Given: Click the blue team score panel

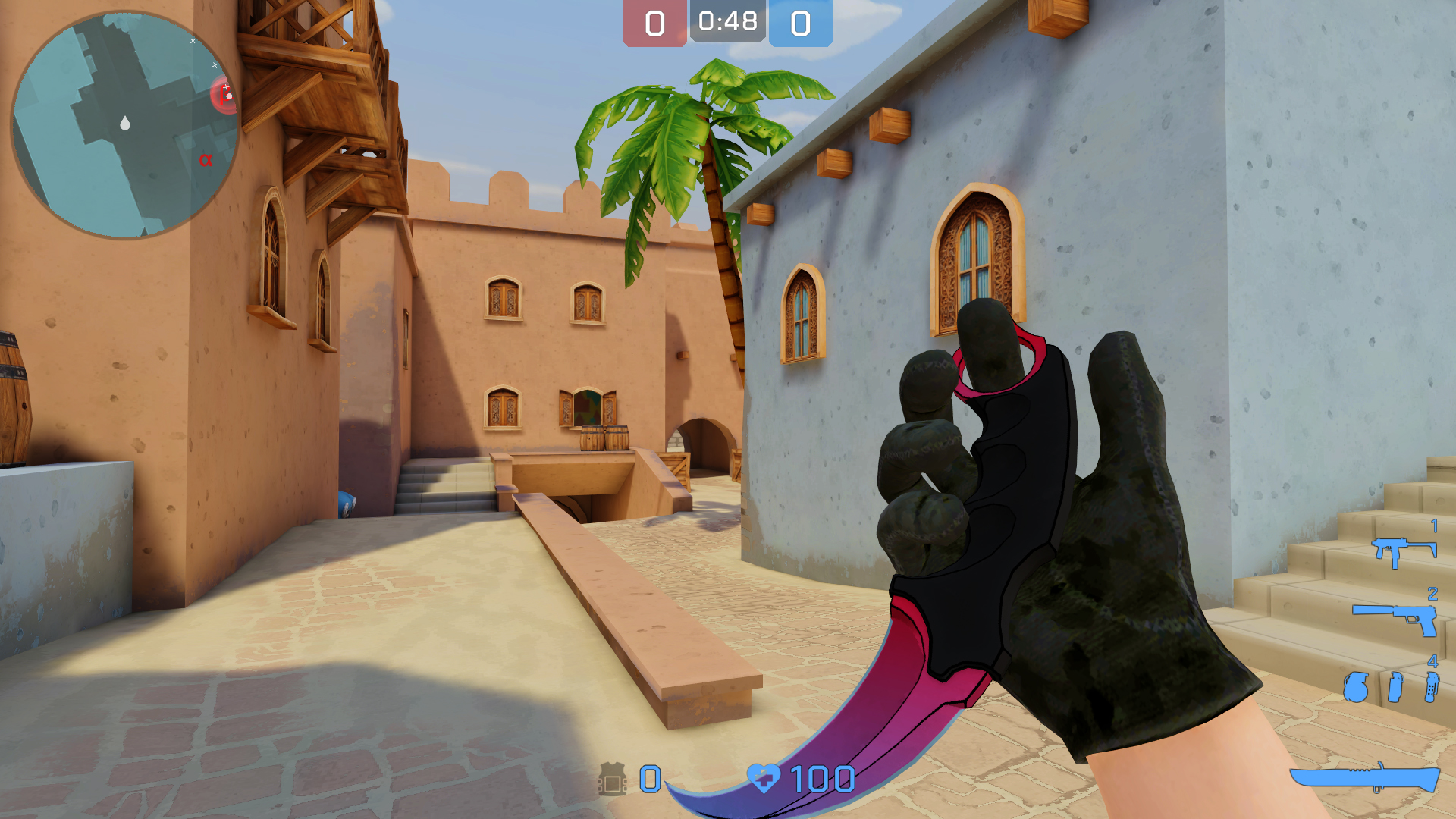Looking at the screenshot, I should click(800, 23).
